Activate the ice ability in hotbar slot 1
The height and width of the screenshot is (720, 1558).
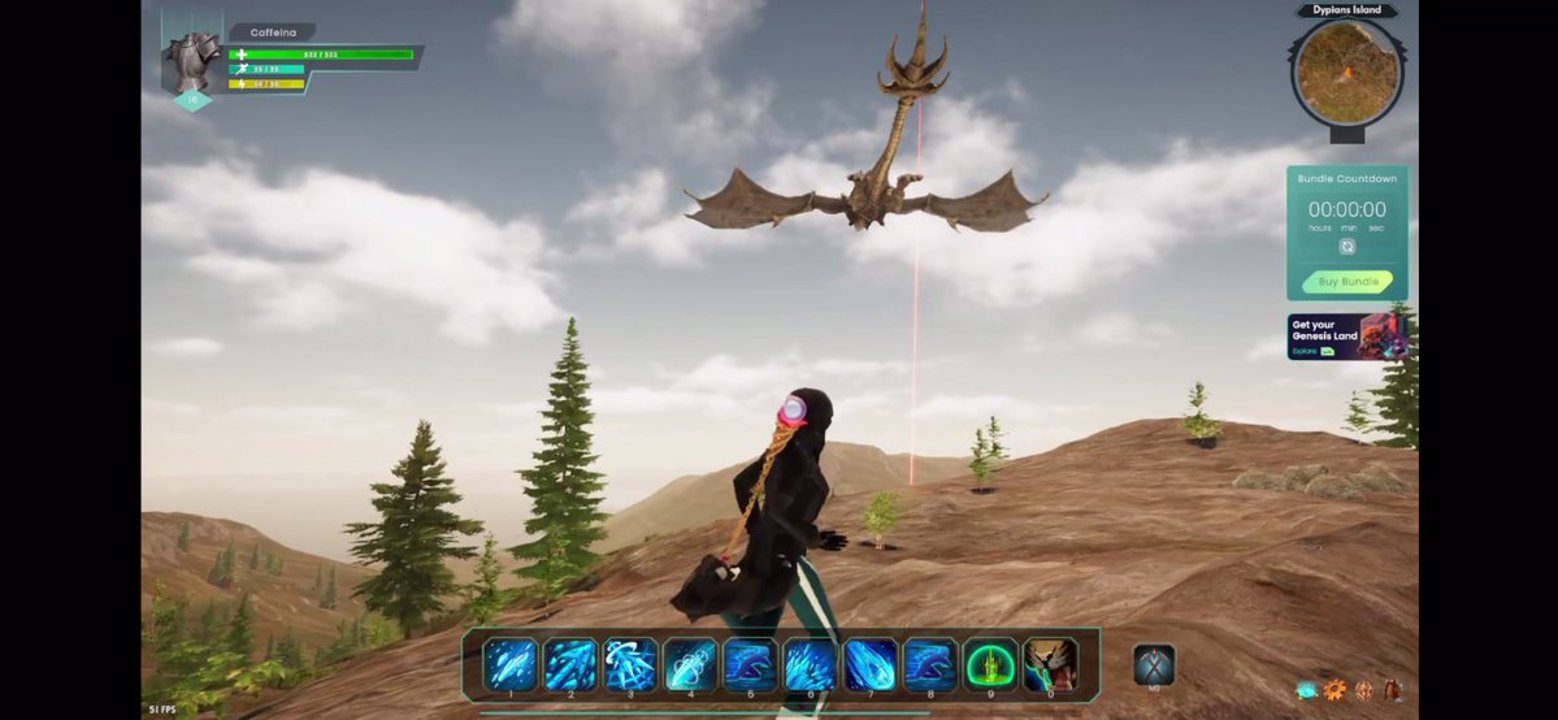coord(510,664)
